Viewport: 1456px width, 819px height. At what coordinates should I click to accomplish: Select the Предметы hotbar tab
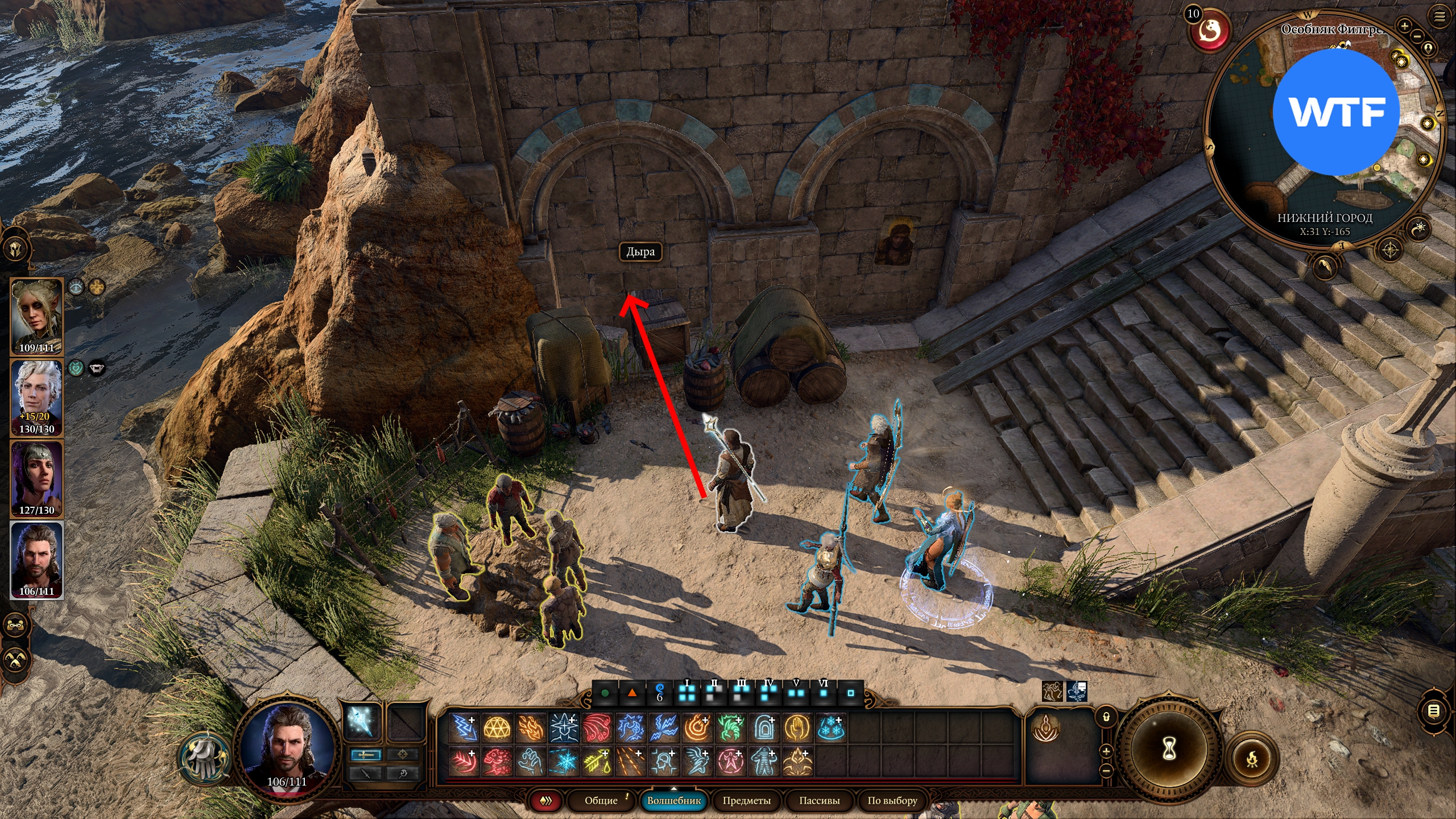[746, 800]
